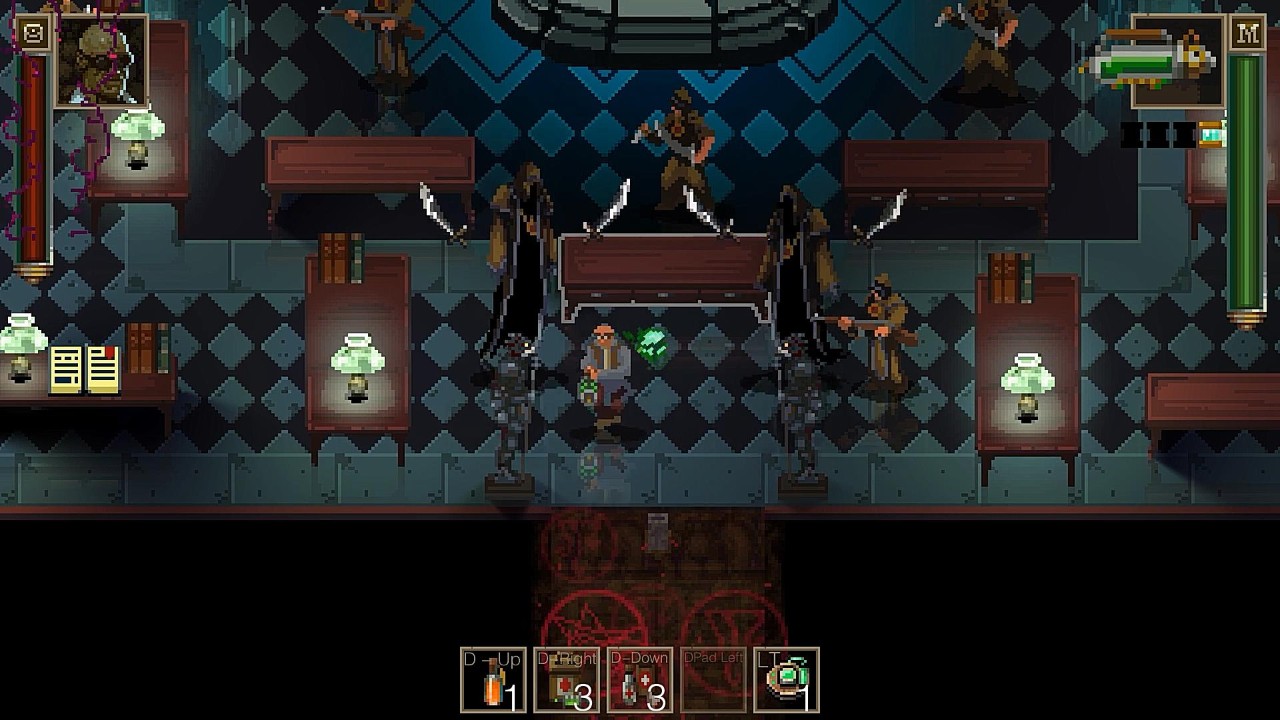Click the M icon above green bar
The width and height of the screenshot is (1280, 720).
point(1246,33)
